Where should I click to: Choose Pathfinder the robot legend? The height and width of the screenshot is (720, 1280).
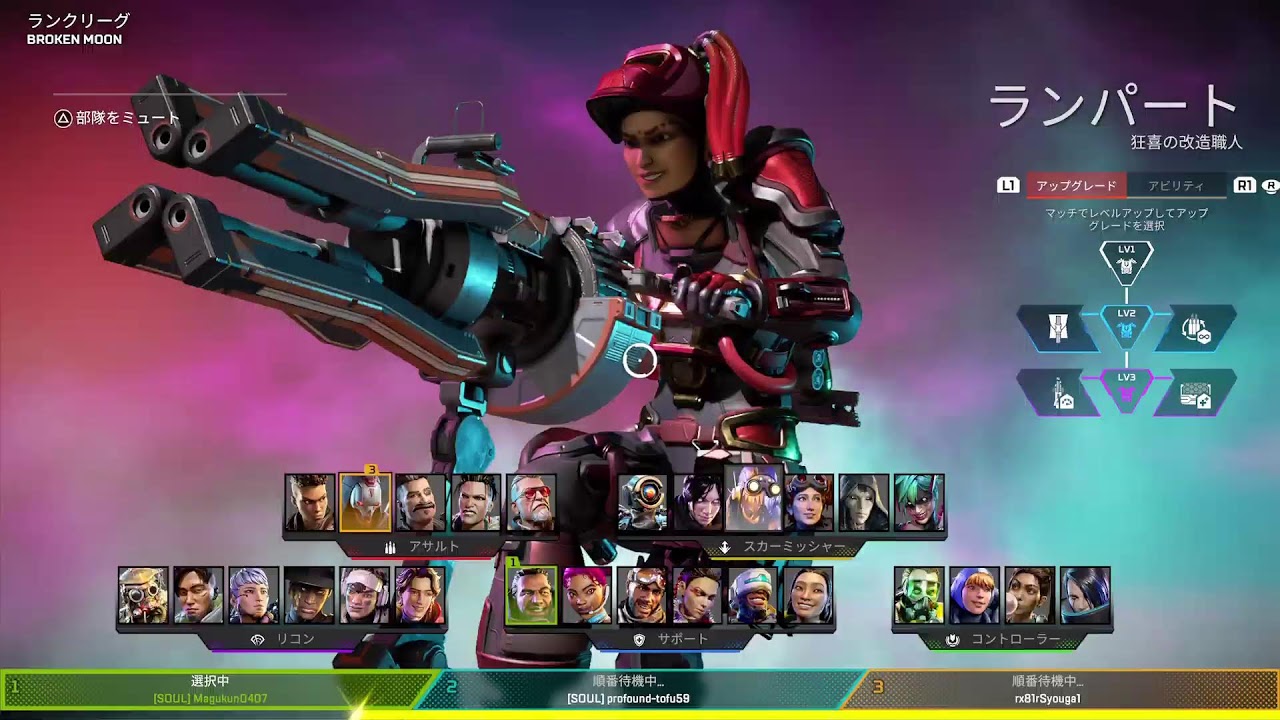(x=642, y=502)
